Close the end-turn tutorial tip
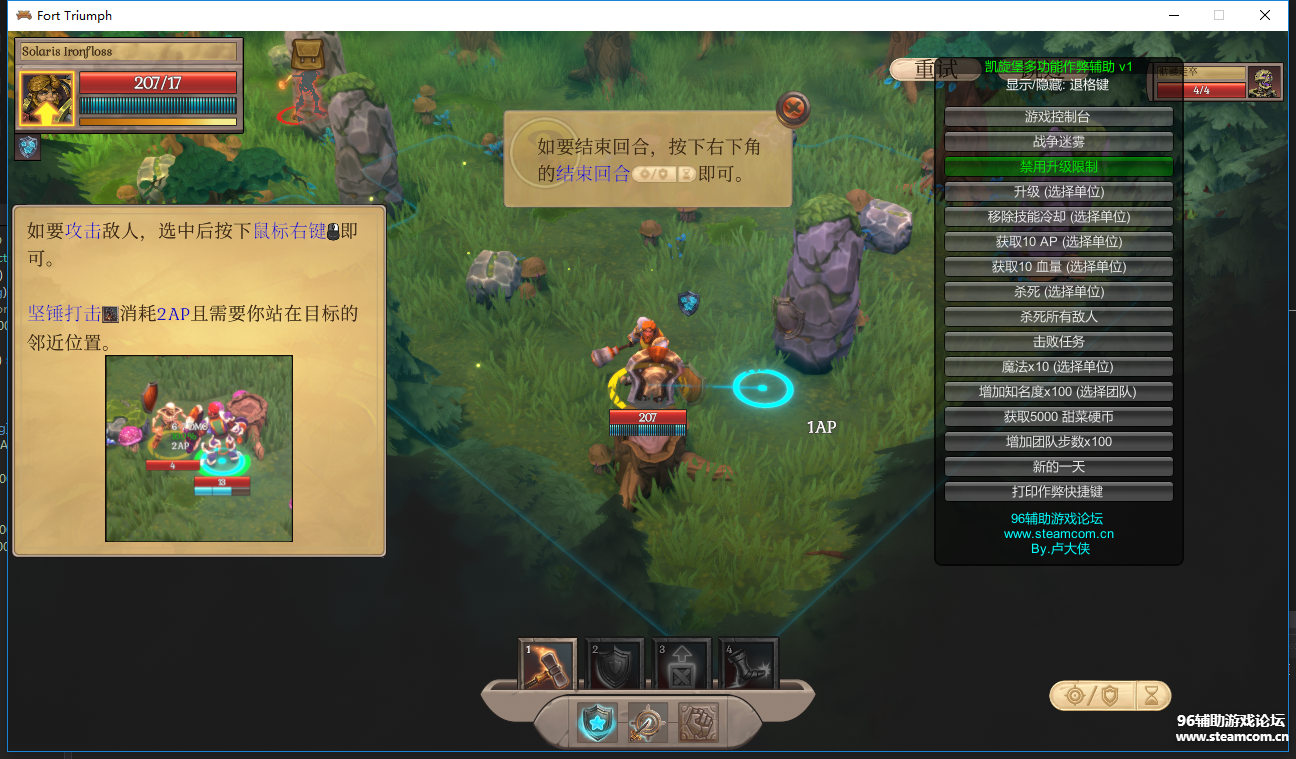The height and width of the screenshot is (759, 1296). [793, 108]
